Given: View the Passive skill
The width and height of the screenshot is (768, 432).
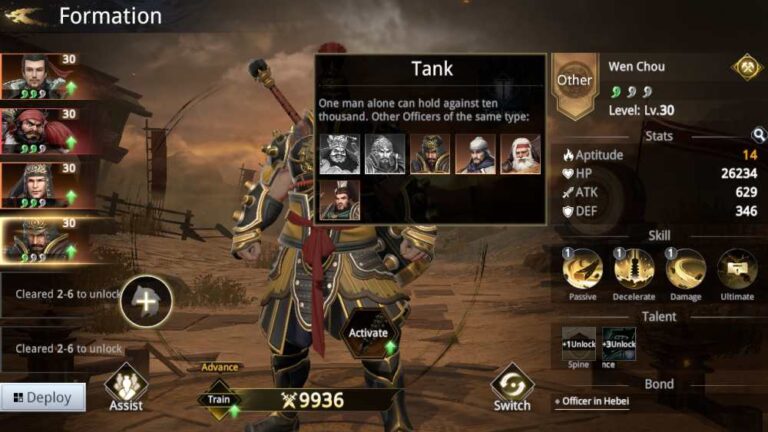Looking at the screenshot, I should [x=582, y=270].
